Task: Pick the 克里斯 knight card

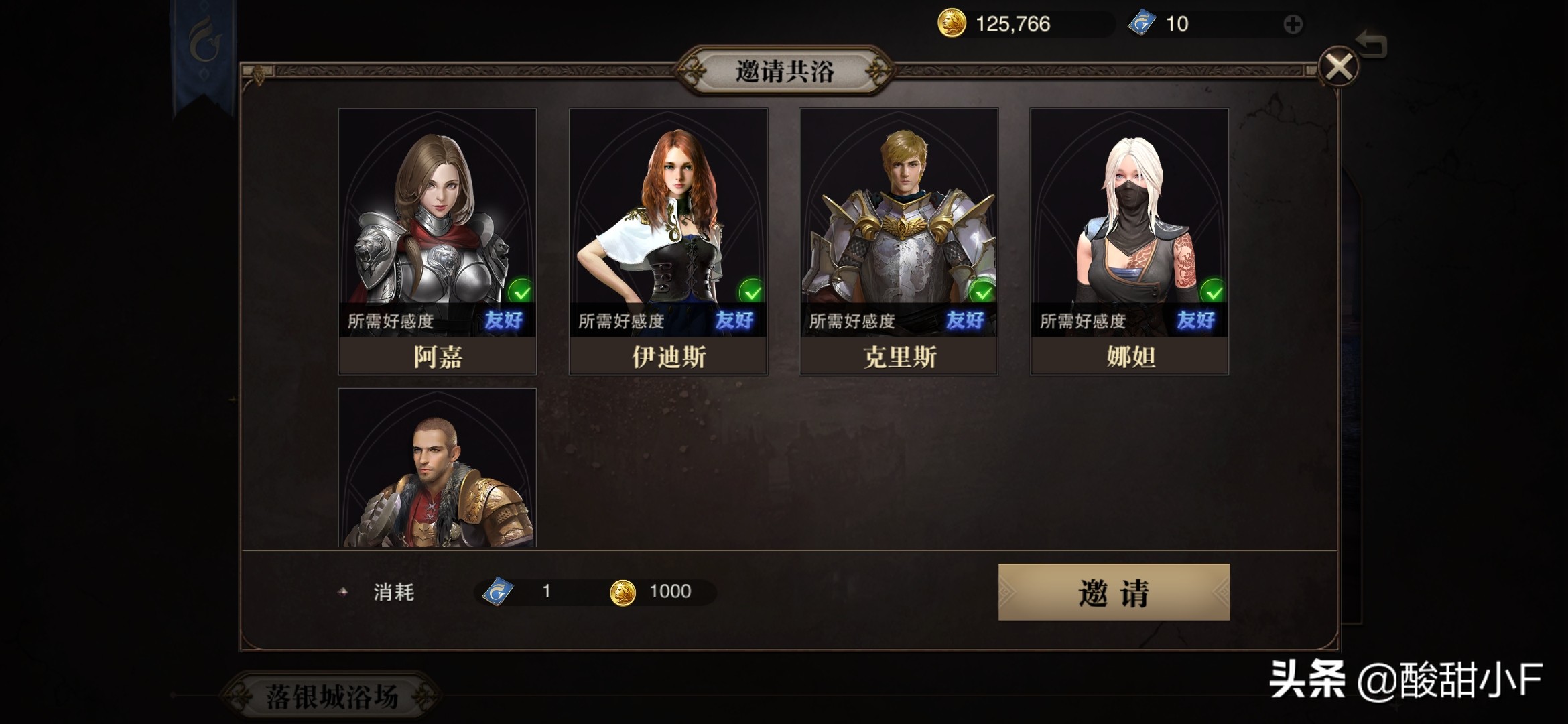Action: pos(898,241)
